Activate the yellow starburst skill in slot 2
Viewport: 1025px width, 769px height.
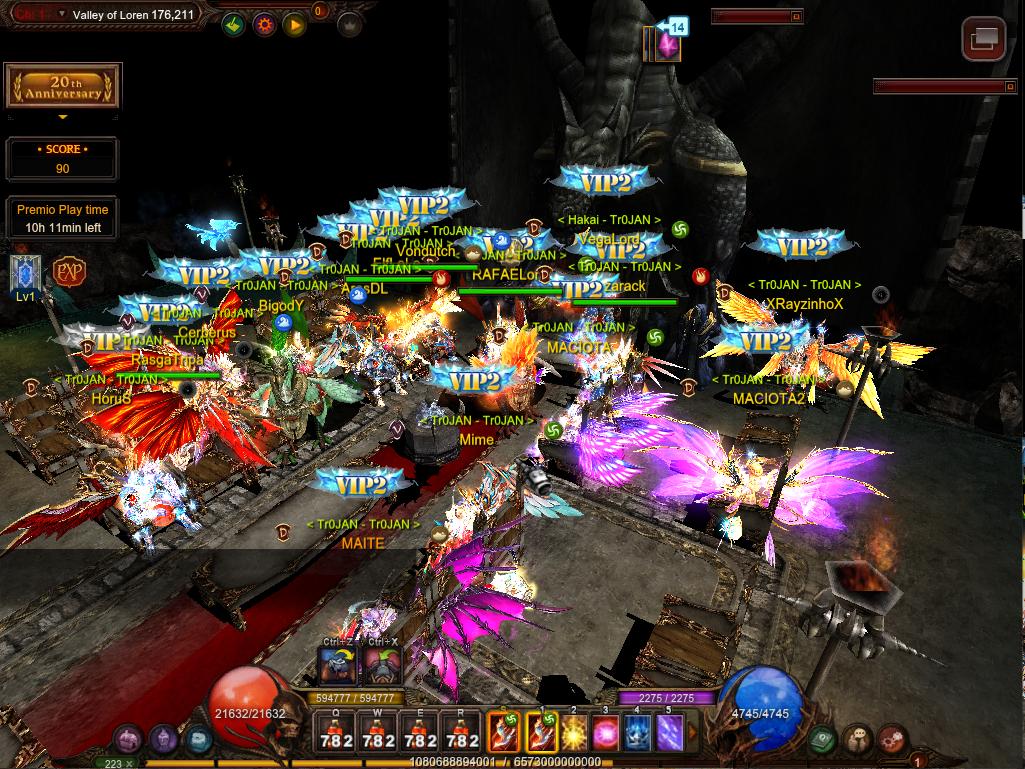point(574,733)
